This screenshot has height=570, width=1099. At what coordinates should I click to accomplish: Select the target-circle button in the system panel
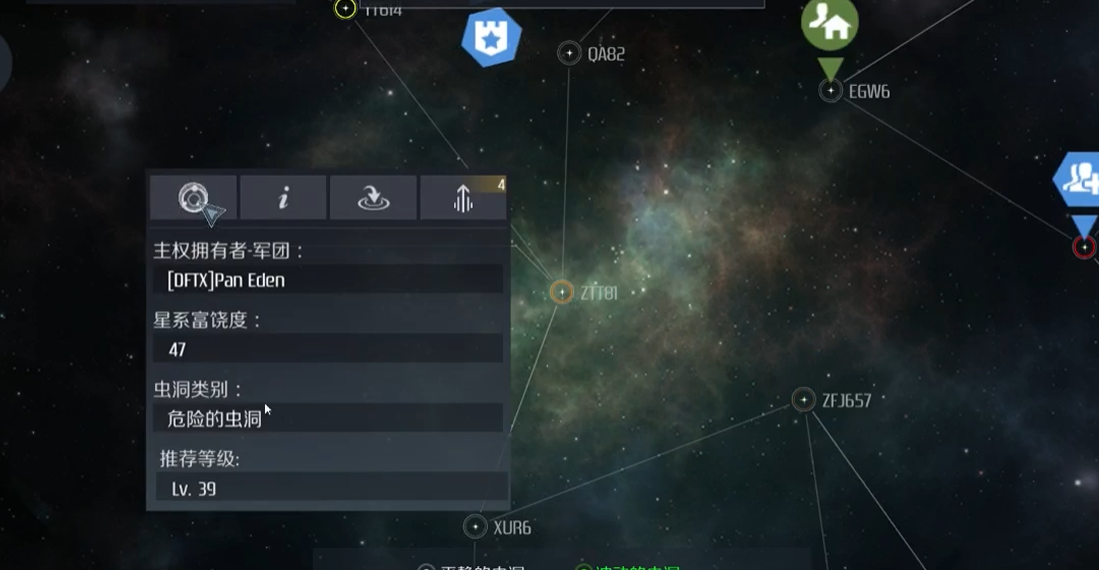(193, 197)
